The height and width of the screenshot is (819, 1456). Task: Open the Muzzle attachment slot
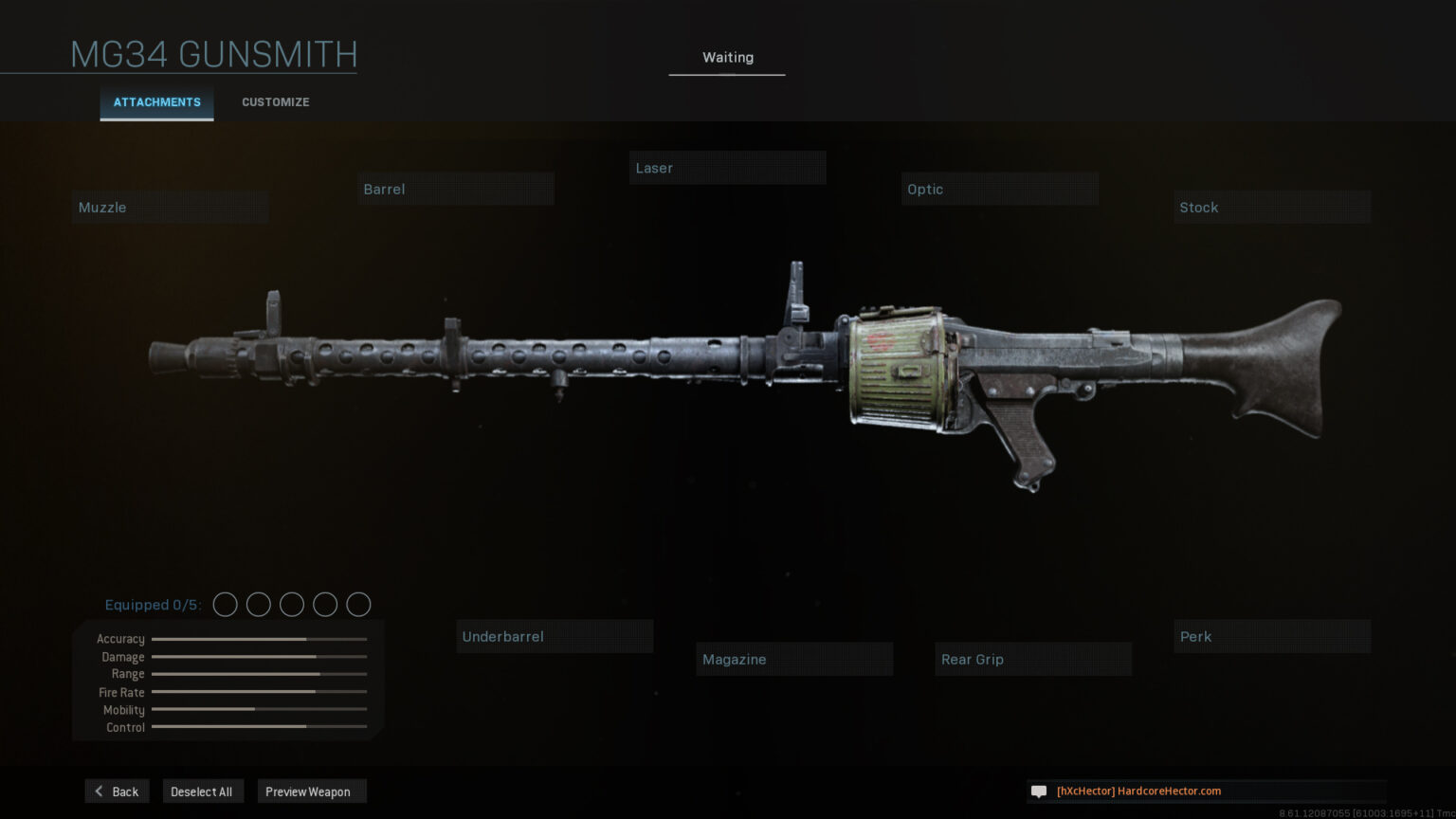tap(169, 207)
